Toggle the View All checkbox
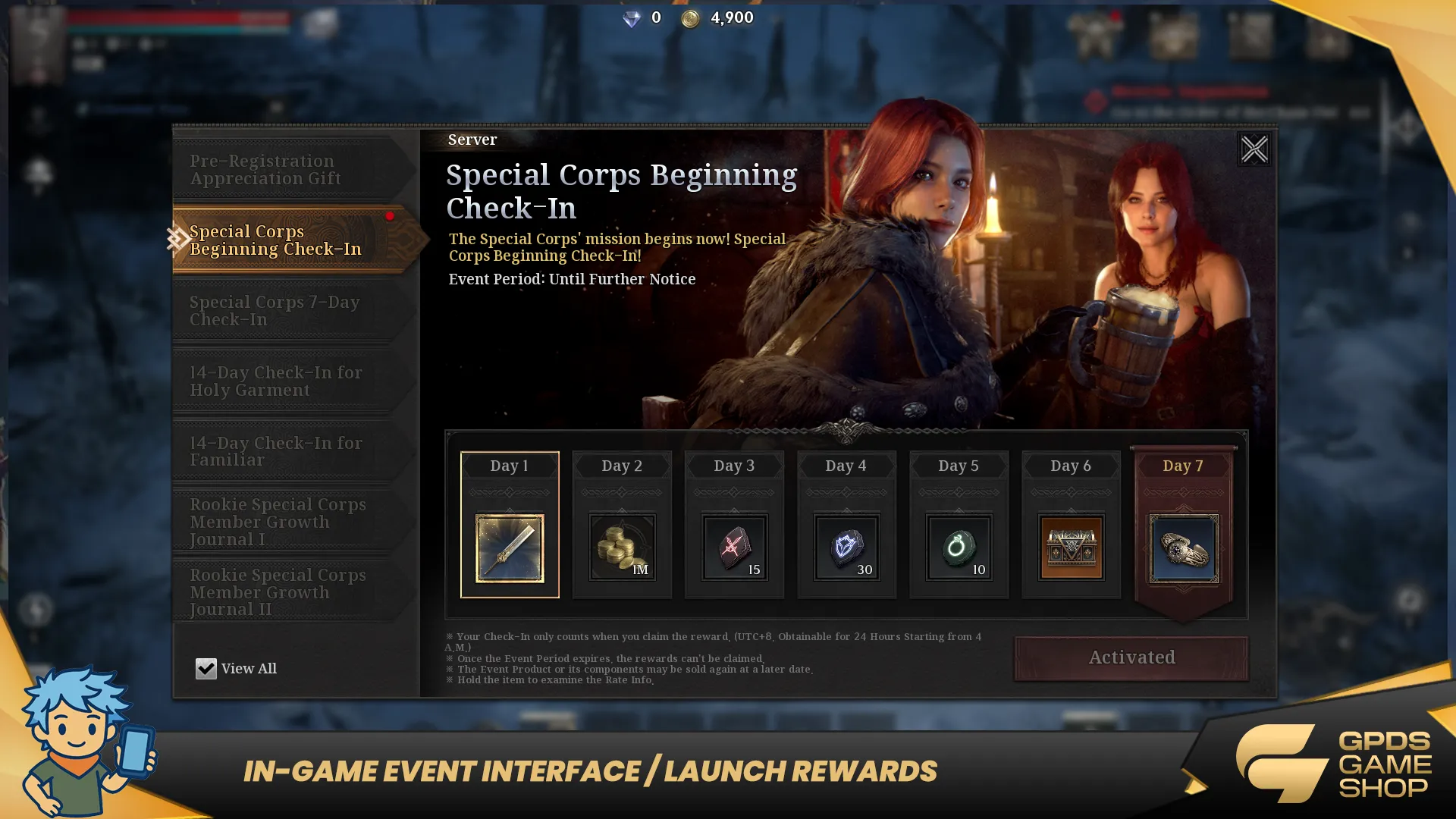 point(206,668)
